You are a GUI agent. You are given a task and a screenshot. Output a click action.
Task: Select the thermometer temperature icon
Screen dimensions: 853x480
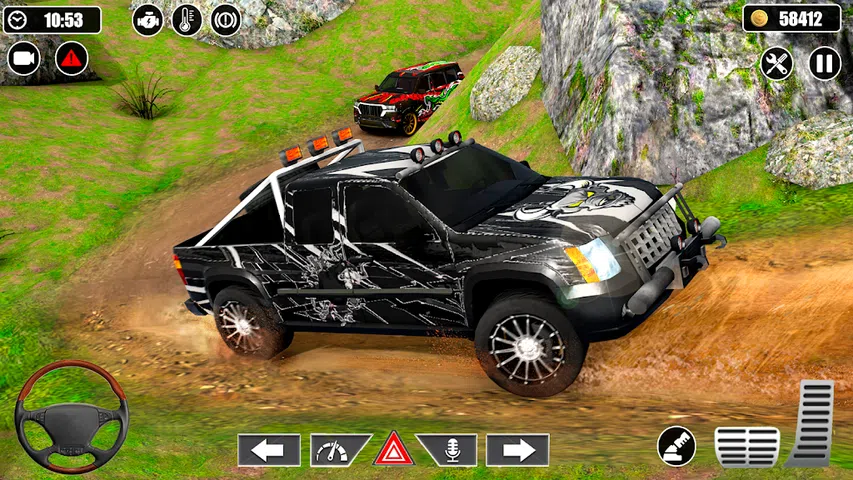click(x=186, y=20)
